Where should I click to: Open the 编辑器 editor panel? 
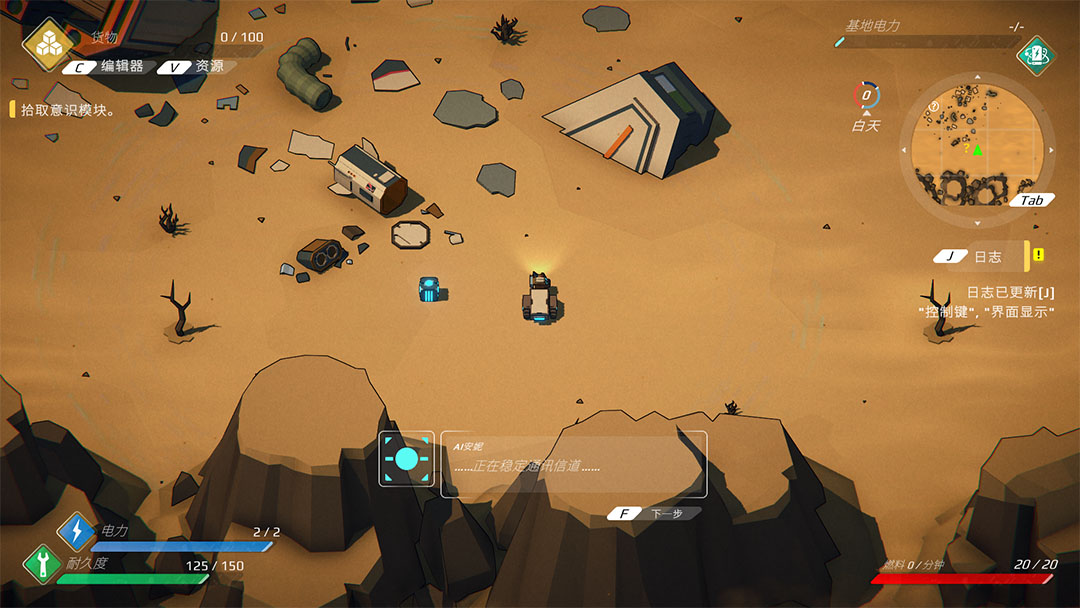(109, 67)
